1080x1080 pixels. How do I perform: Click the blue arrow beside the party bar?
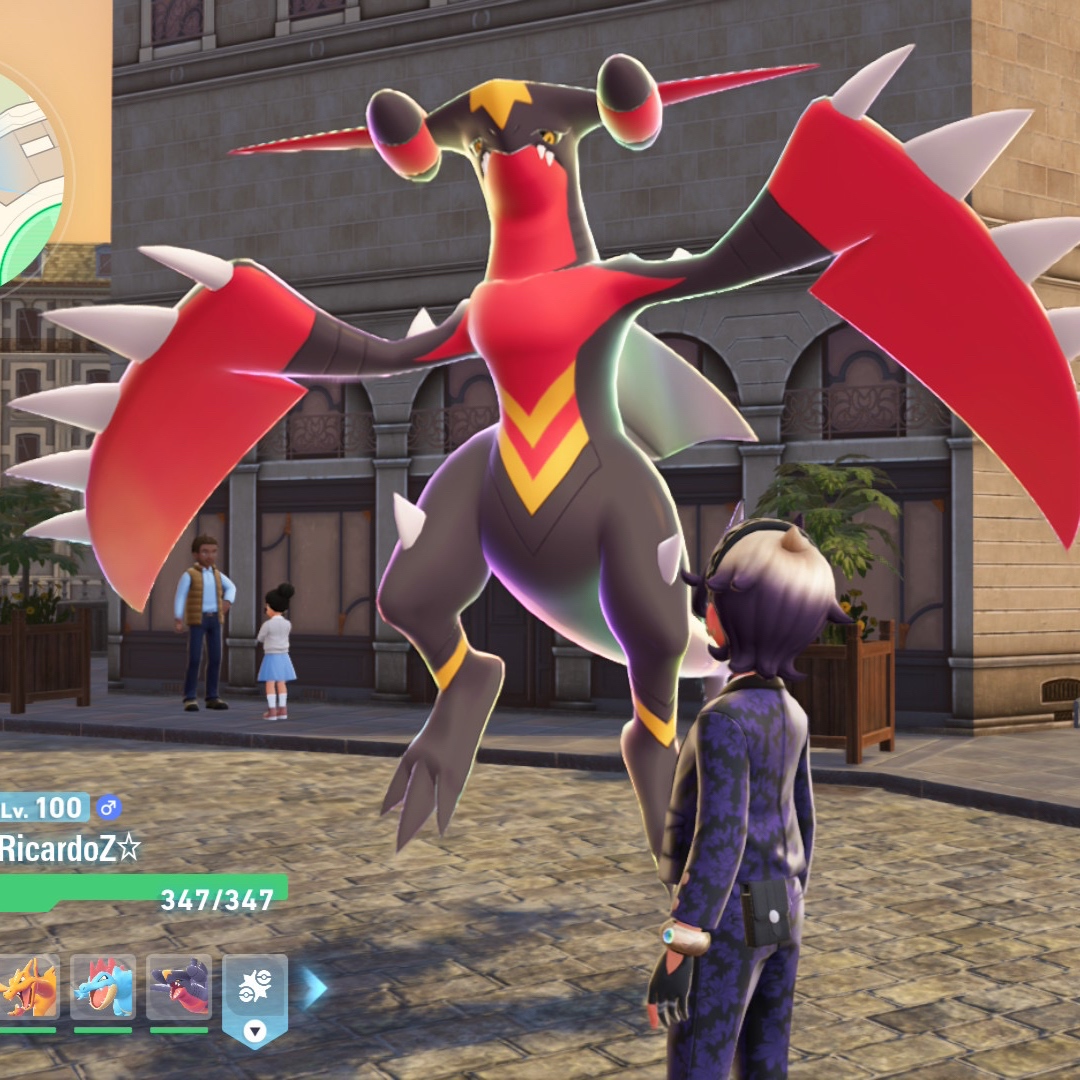(315, 987)
